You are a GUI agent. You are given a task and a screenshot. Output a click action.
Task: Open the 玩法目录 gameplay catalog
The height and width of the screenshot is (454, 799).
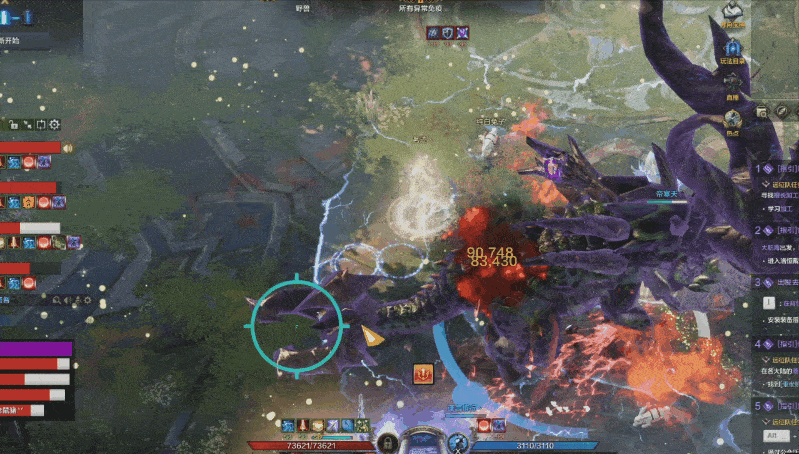pyautogui.click(x=733, y=52)
